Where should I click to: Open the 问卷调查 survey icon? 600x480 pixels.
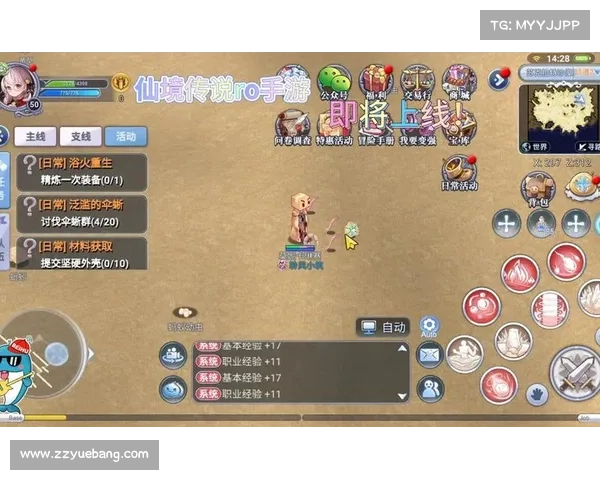click(x=292, y=127)
